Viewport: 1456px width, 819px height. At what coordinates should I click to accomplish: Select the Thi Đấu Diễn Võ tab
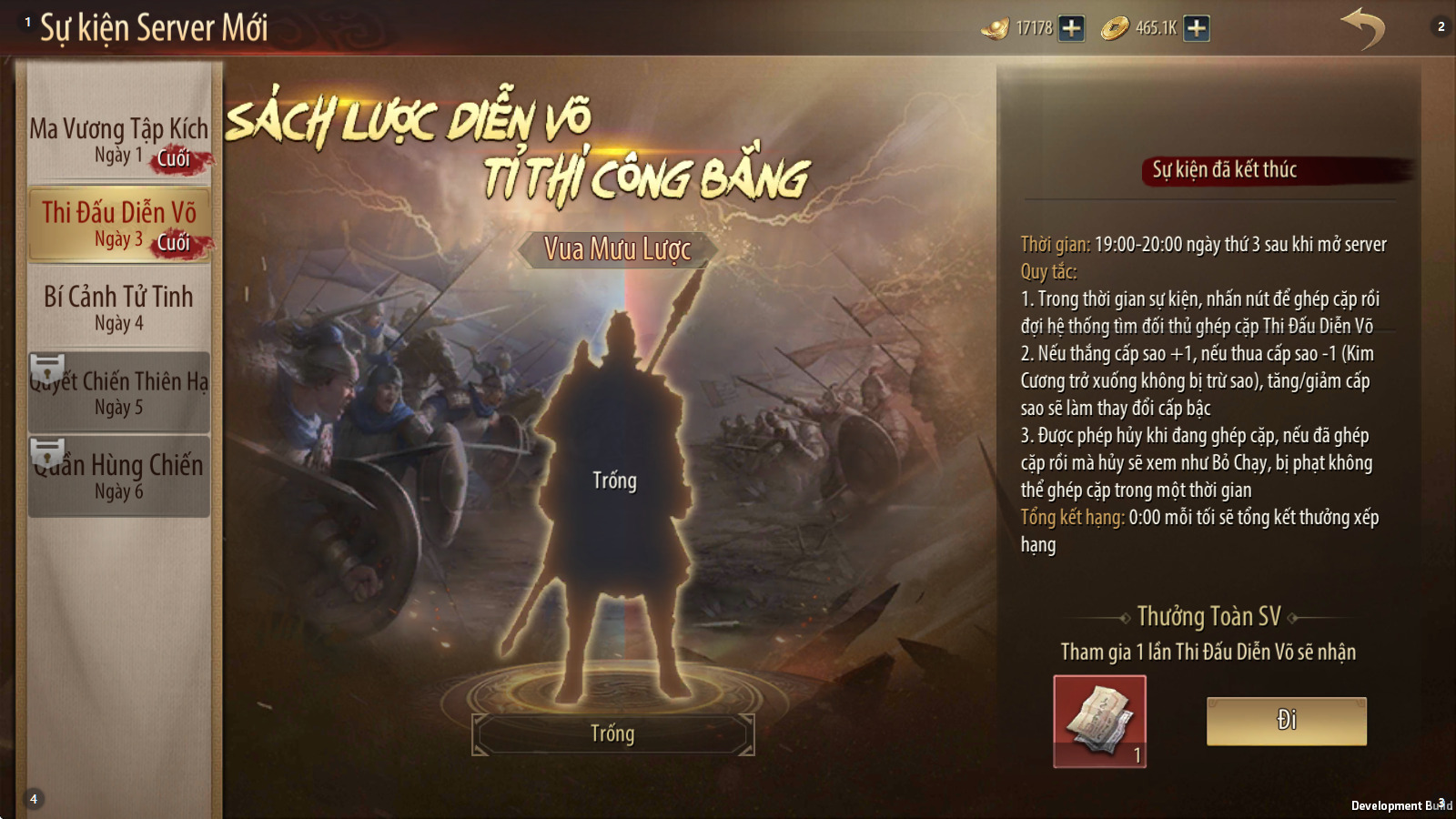(119, 225)
